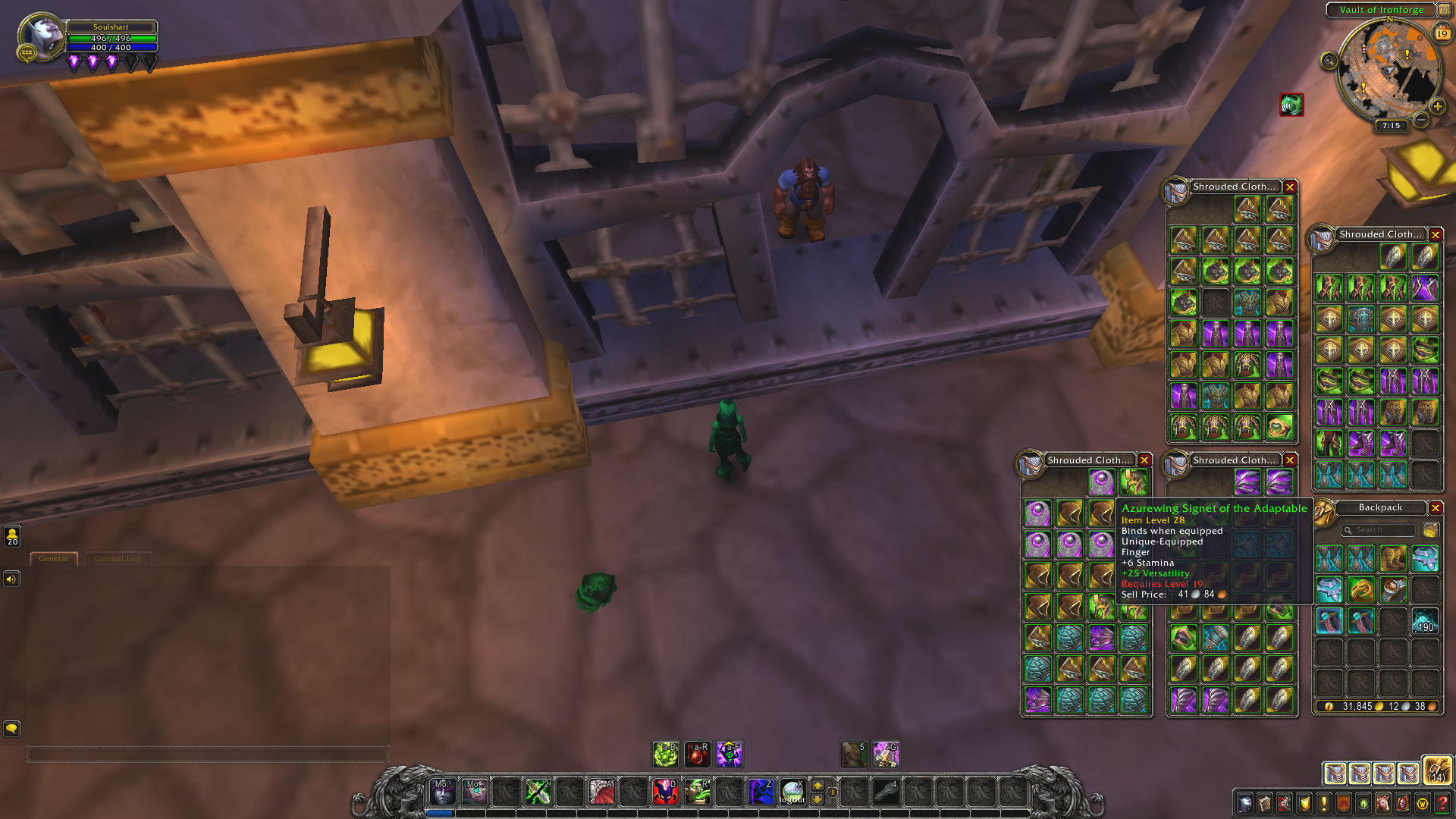1456x819 pixels.
Task: Open the red question mark help menu
Action: (1442, 803)
